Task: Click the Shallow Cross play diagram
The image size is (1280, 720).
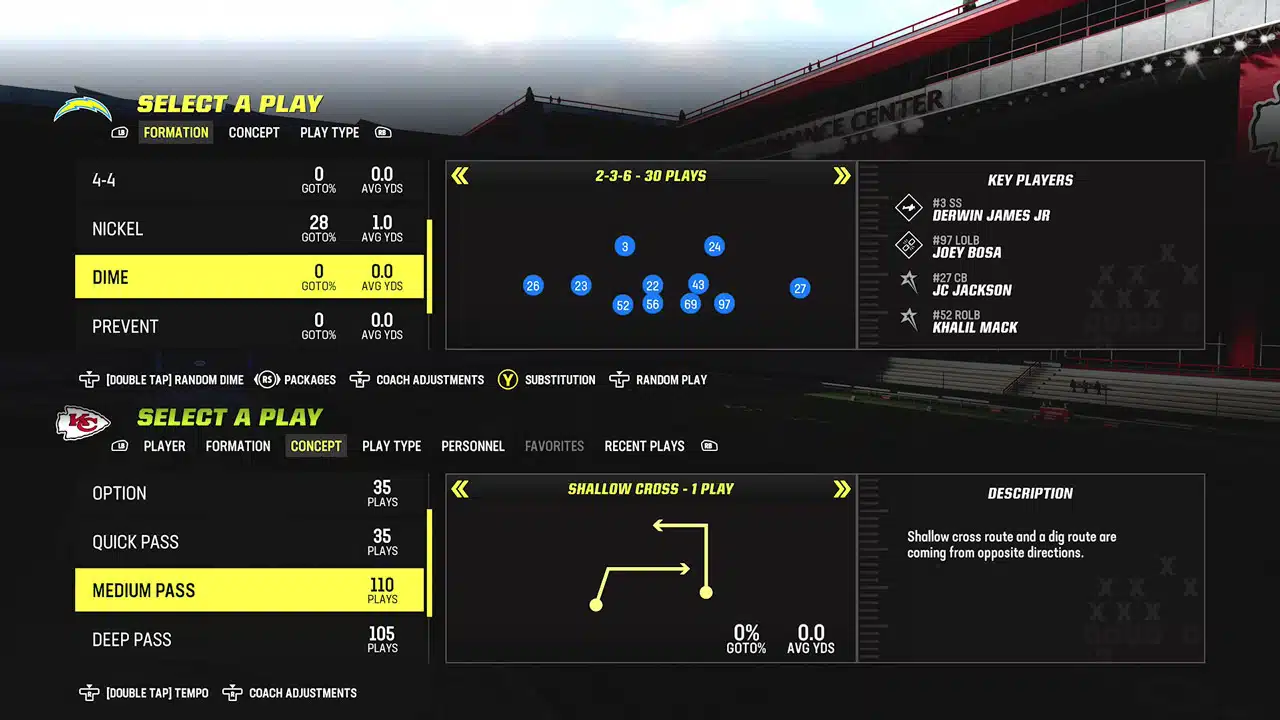Action: click(650, 565)
